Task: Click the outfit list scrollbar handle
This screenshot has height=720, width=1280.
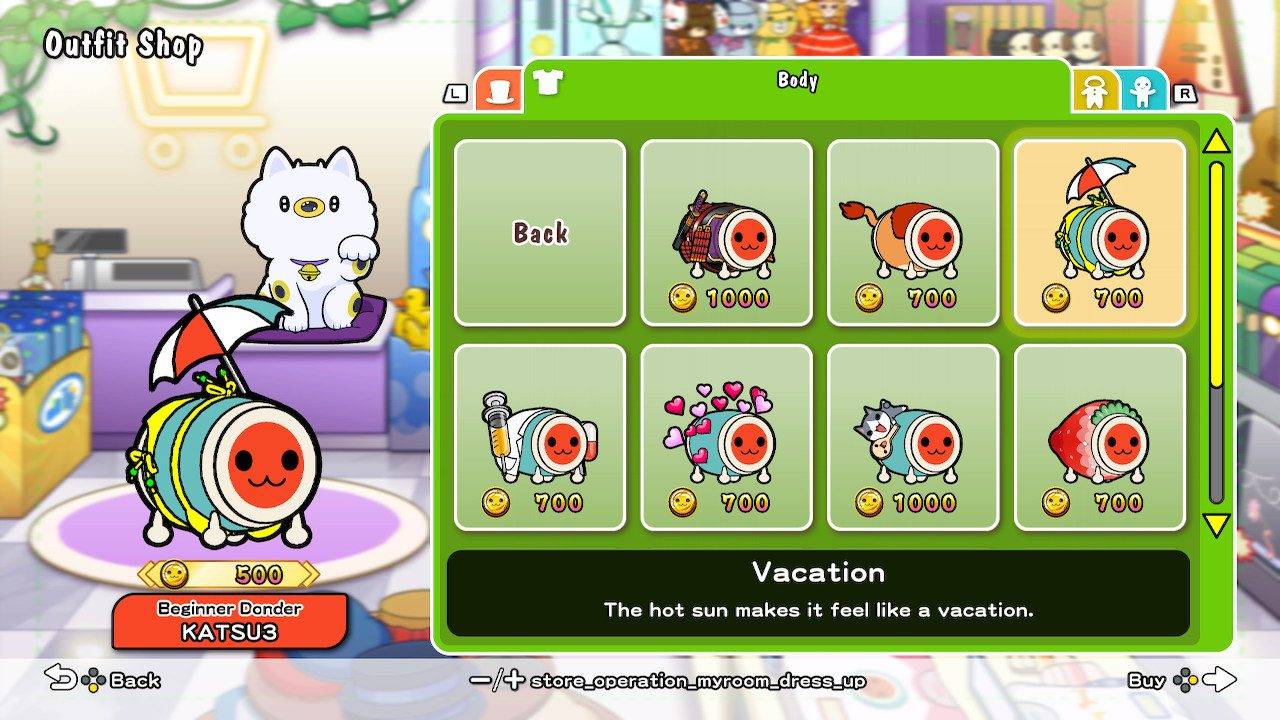Action: pos(1216,275)
